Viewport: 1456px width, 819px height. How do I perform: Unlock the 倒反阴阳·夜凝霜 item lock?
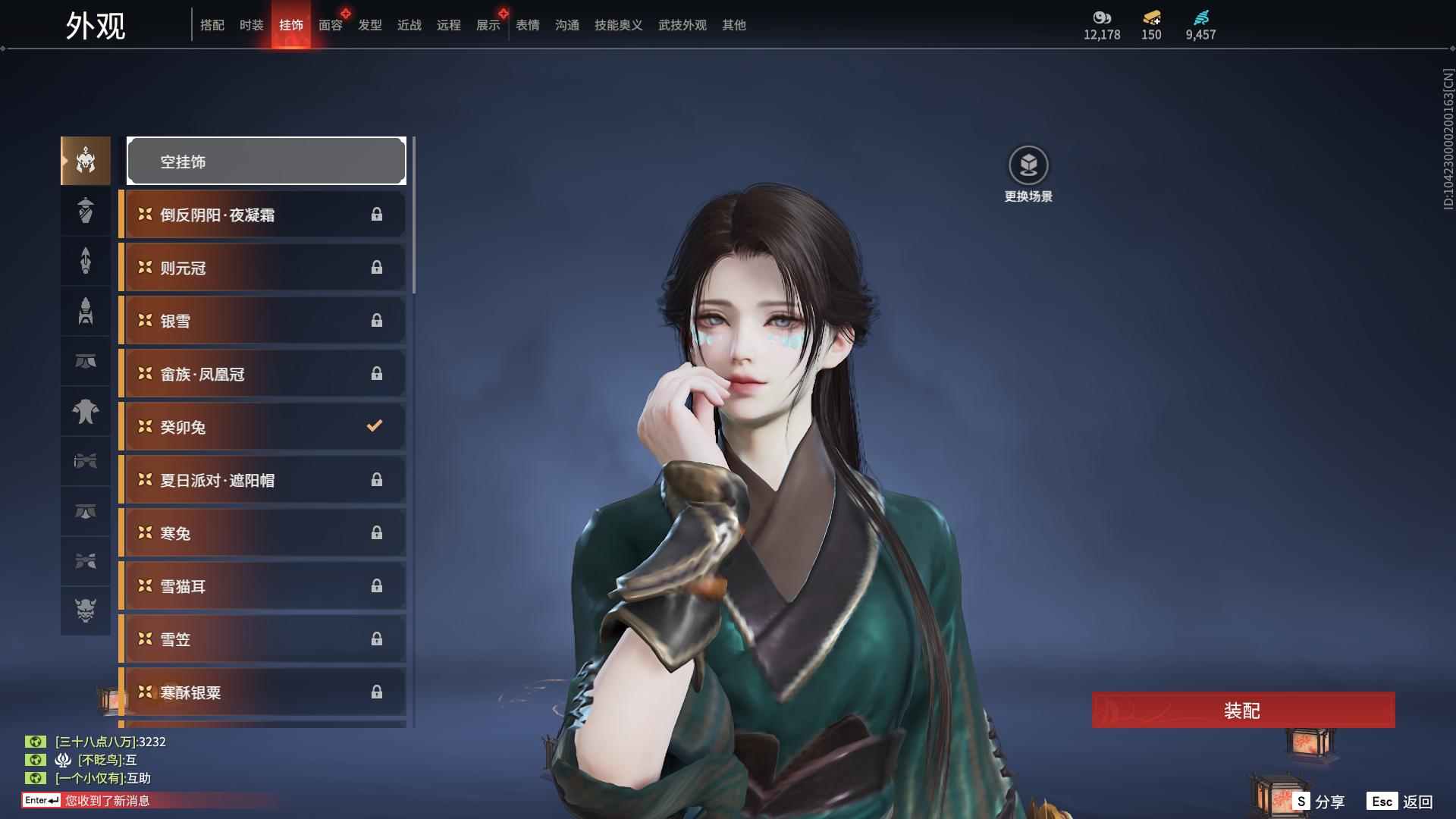pyautogui.click(x=377, y=215)
